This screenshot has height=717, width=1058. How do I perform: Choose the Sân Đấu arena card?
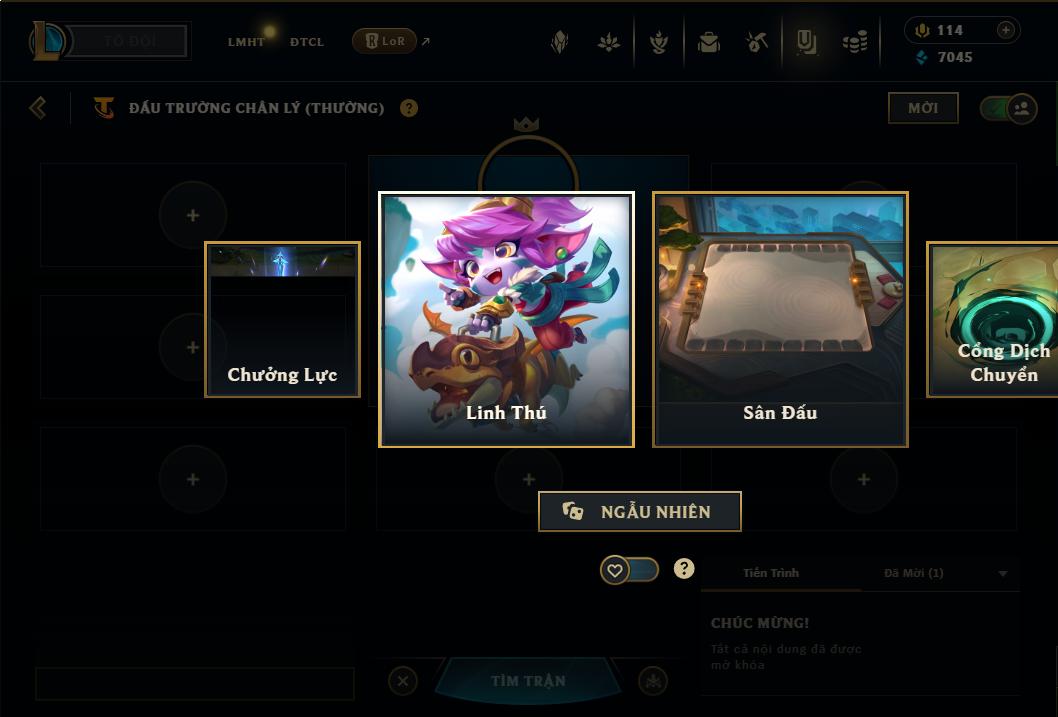pyautogui.click(x=780, y=319)
